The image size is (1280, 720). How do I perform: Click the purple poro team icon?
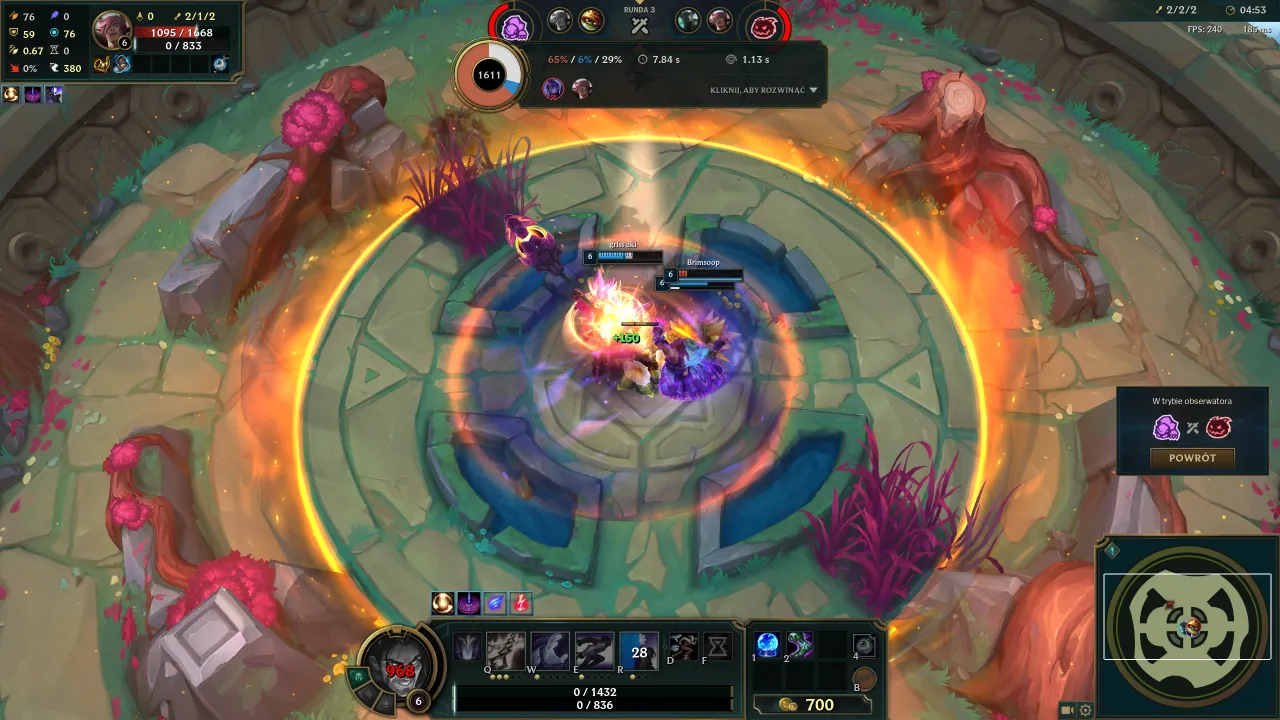click(515, 25)
